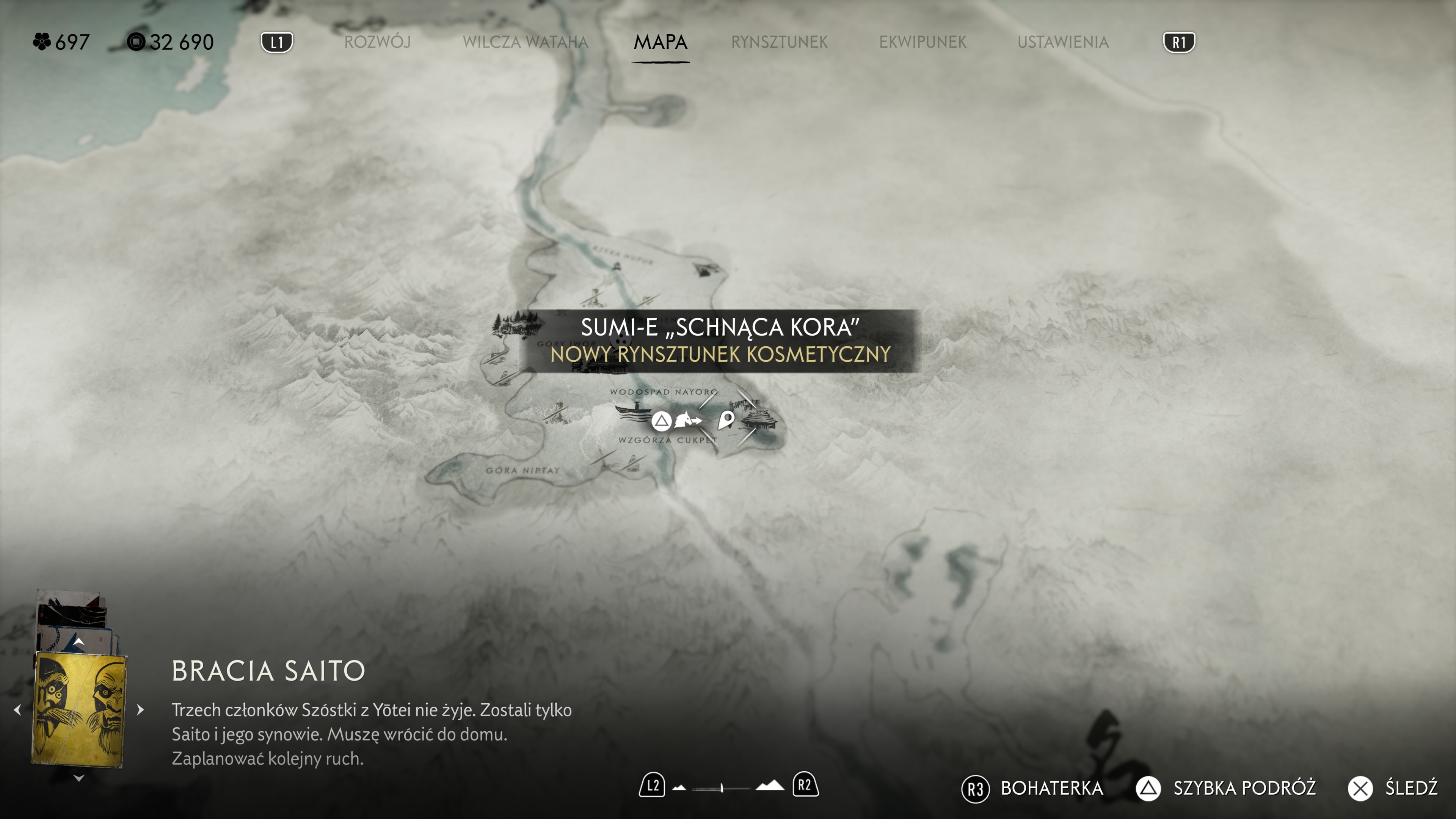Image resolution: width=1456 pixels, height=819 pixels.
Task: Switch to the Rozwój tab
Action: (x=377, y=42)
